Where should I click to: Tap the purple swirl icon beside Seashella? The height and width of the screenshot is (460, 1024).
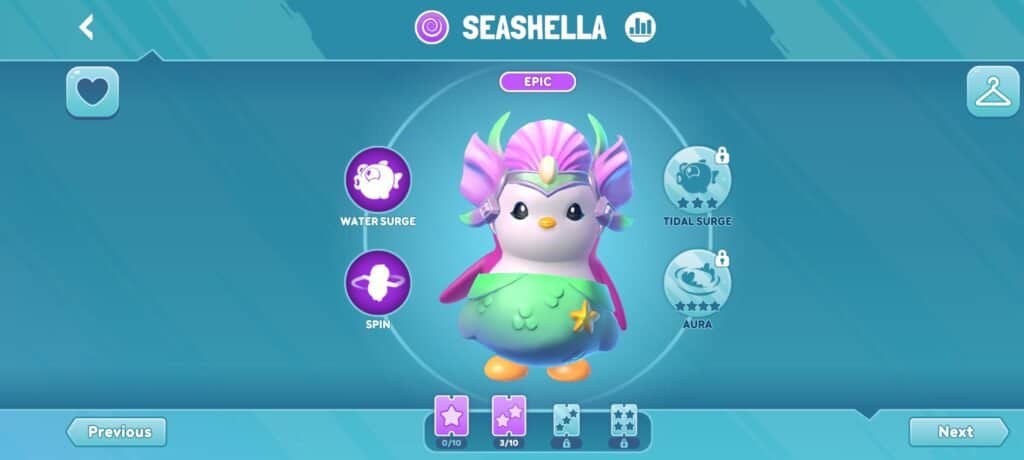[432, 27]
